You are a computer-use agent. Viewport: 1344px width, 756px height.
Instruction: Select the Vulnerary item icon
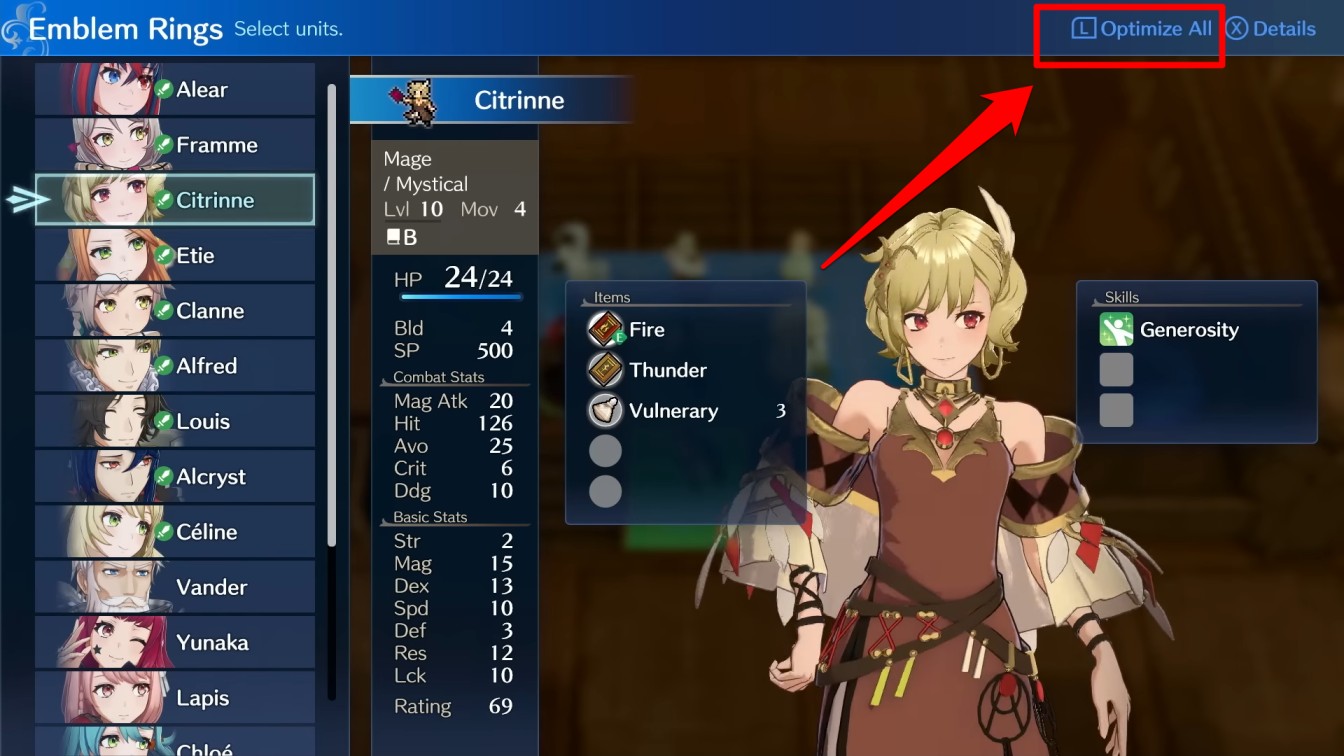pyautogui.click(x=605, y=411)
